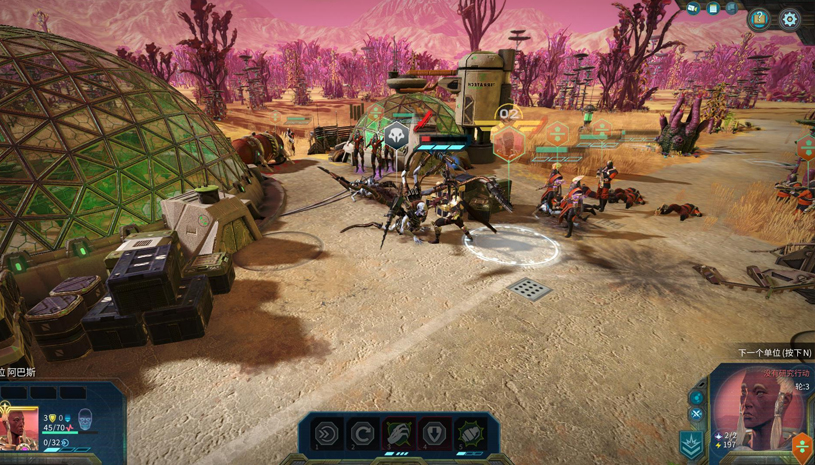Click the orange hexagon end-turn button
The height and width of the screenshot is (465, 815).
click(x=802, y=447)
